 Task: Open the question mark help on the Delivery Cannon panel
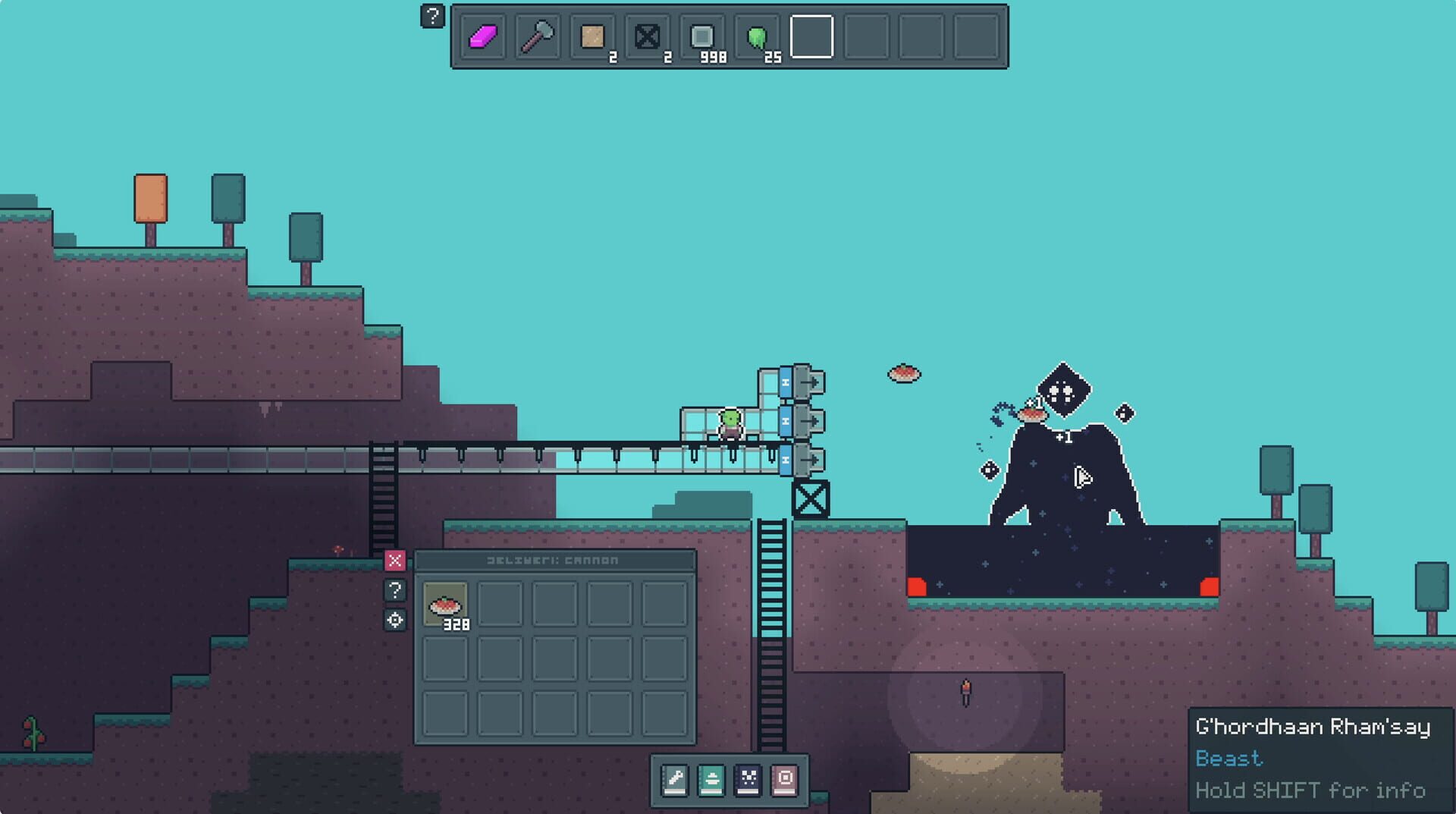[396, 591]
